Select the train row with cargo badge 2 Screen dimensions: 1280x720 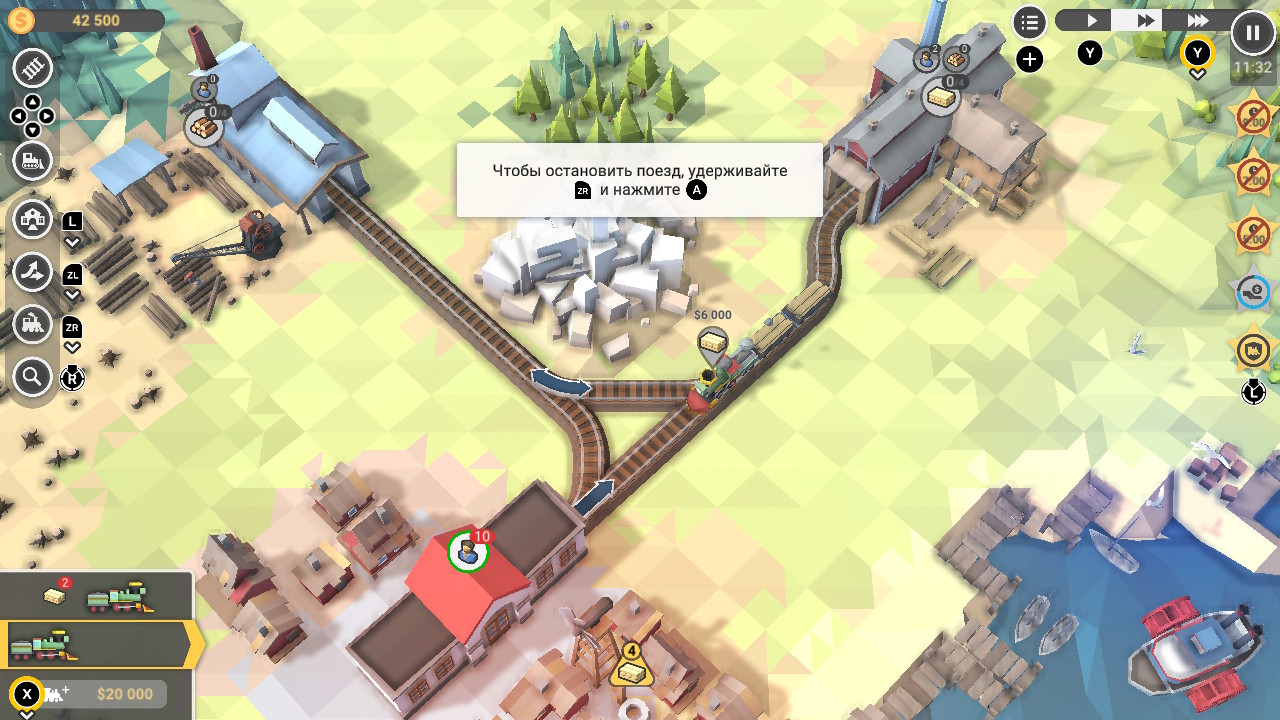click(97, 596)
